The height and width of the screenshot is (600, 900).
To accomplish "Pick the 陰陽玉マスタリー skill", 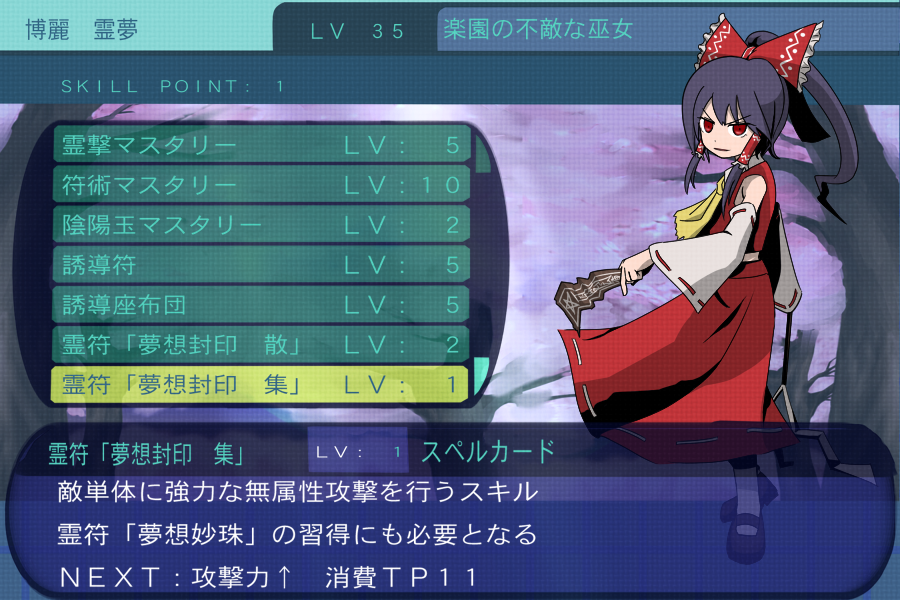I will pyautogui.click(x=260, y=224).
